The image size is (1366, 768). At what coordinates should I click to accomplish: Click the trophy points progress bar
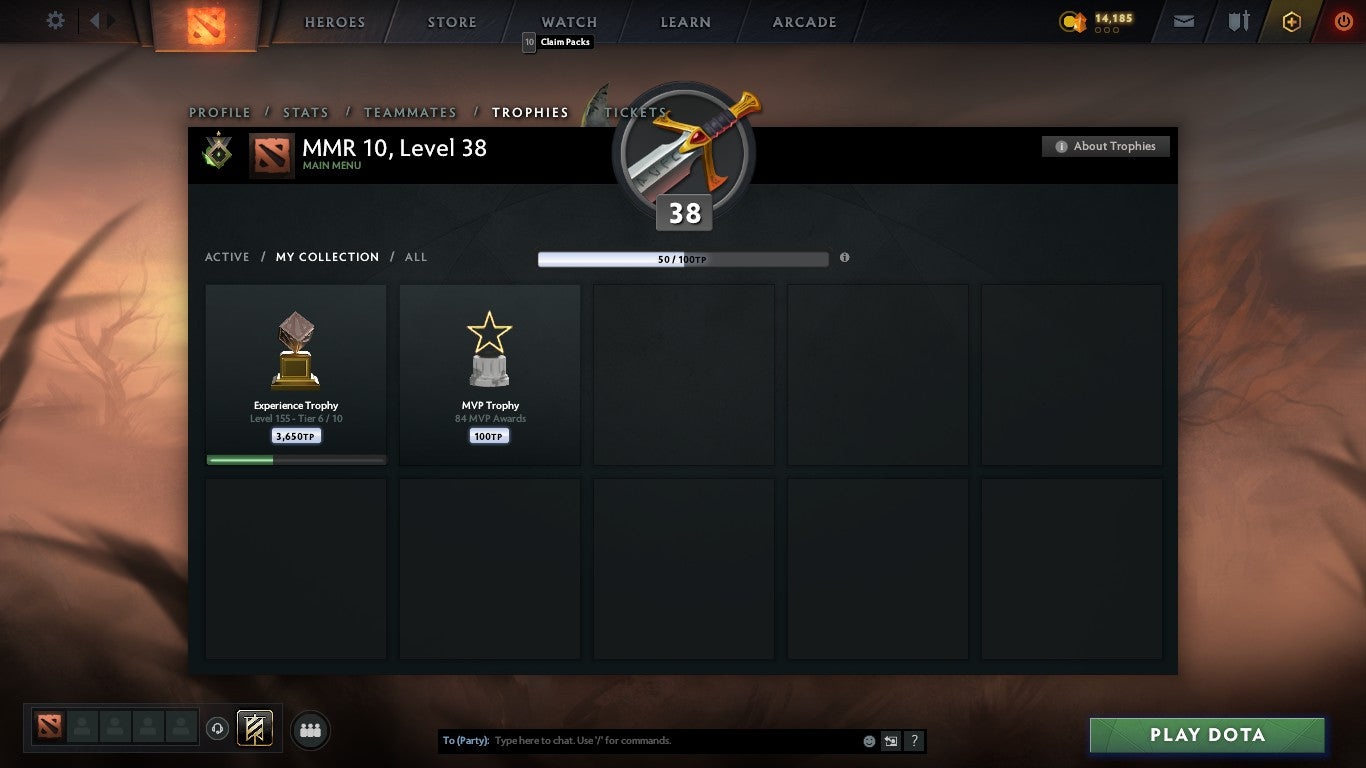[x=683, y=257]
